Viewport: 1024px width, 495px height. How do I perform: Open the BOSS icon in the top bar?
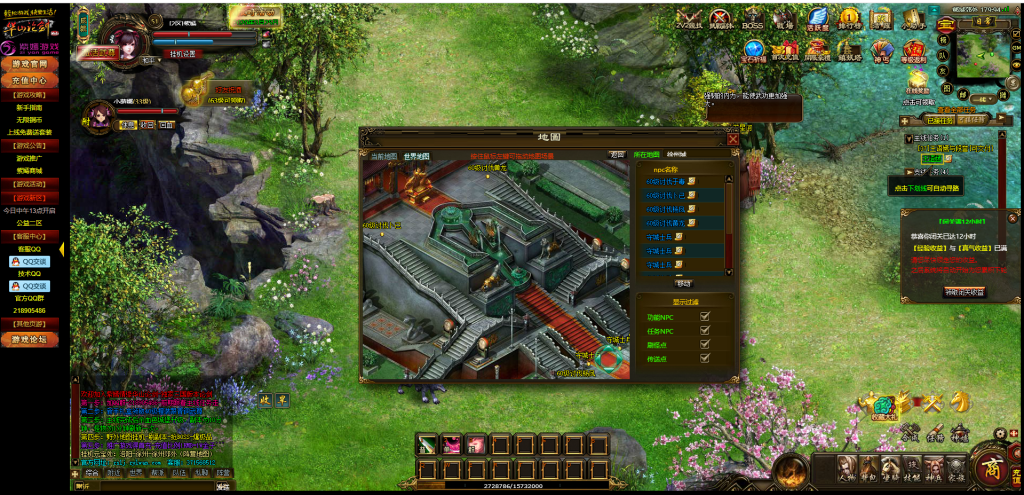(752, 20)
